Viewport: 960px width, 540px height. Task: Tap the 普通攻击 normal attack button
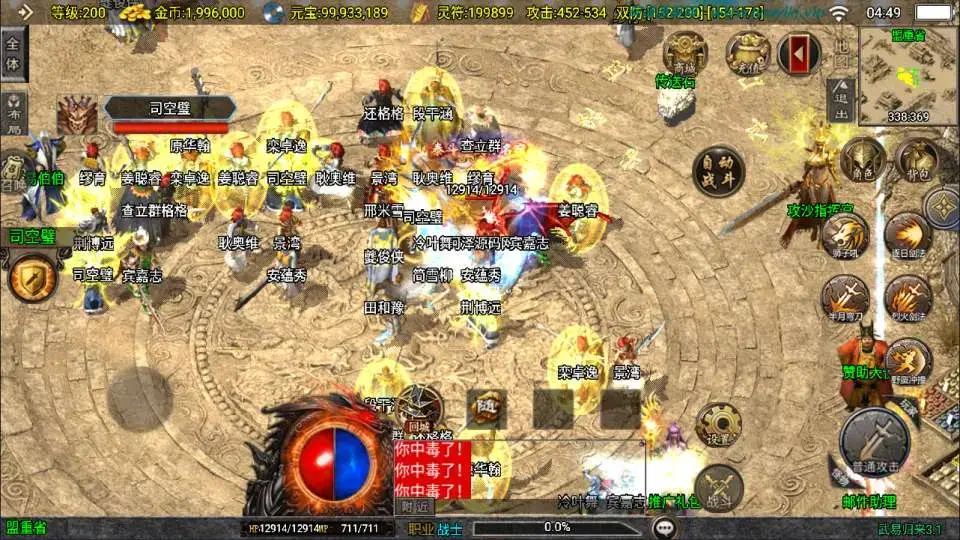874,438
